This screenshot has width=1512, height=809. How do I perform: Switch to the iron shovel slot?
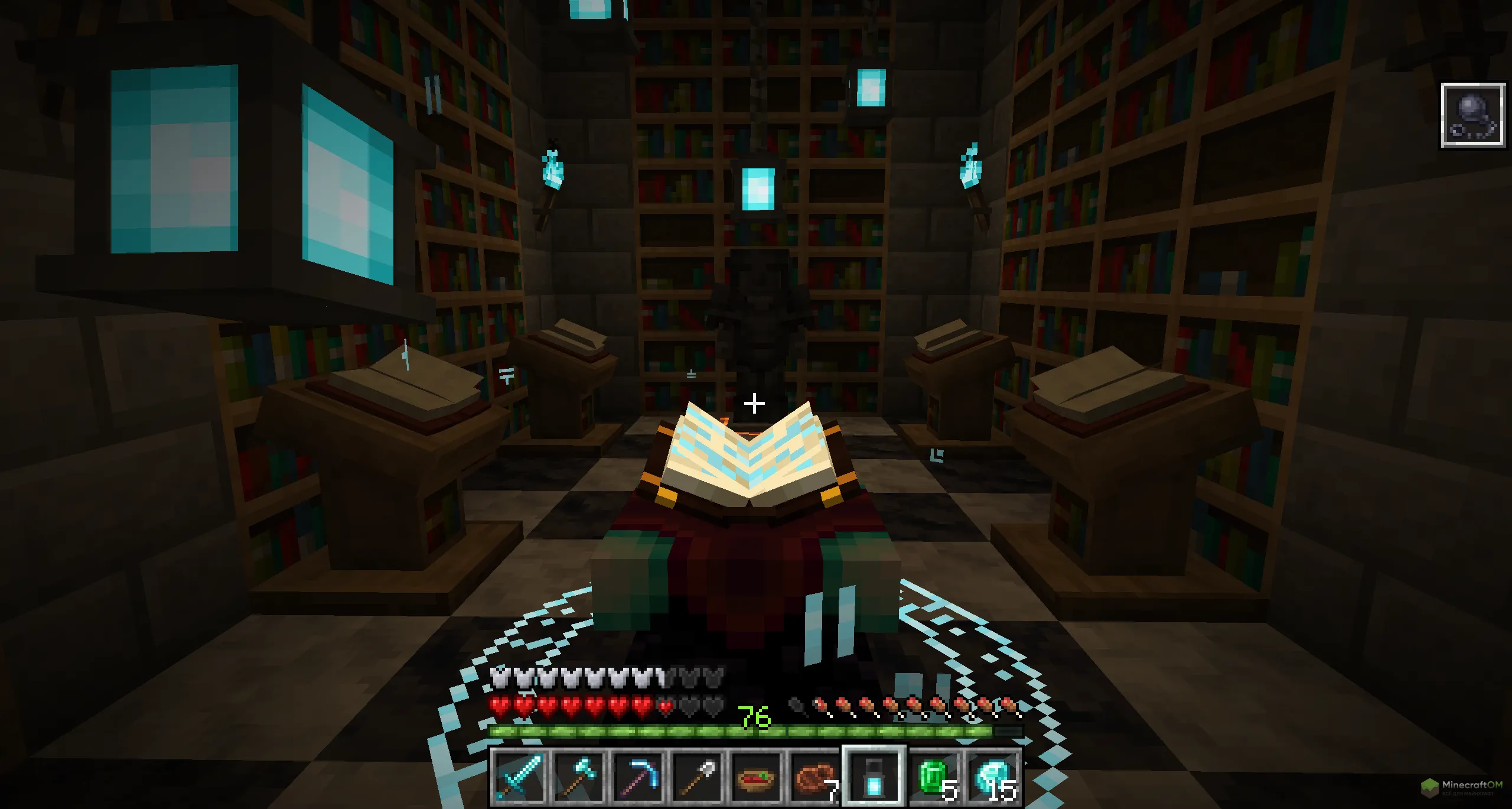point(698,776)
